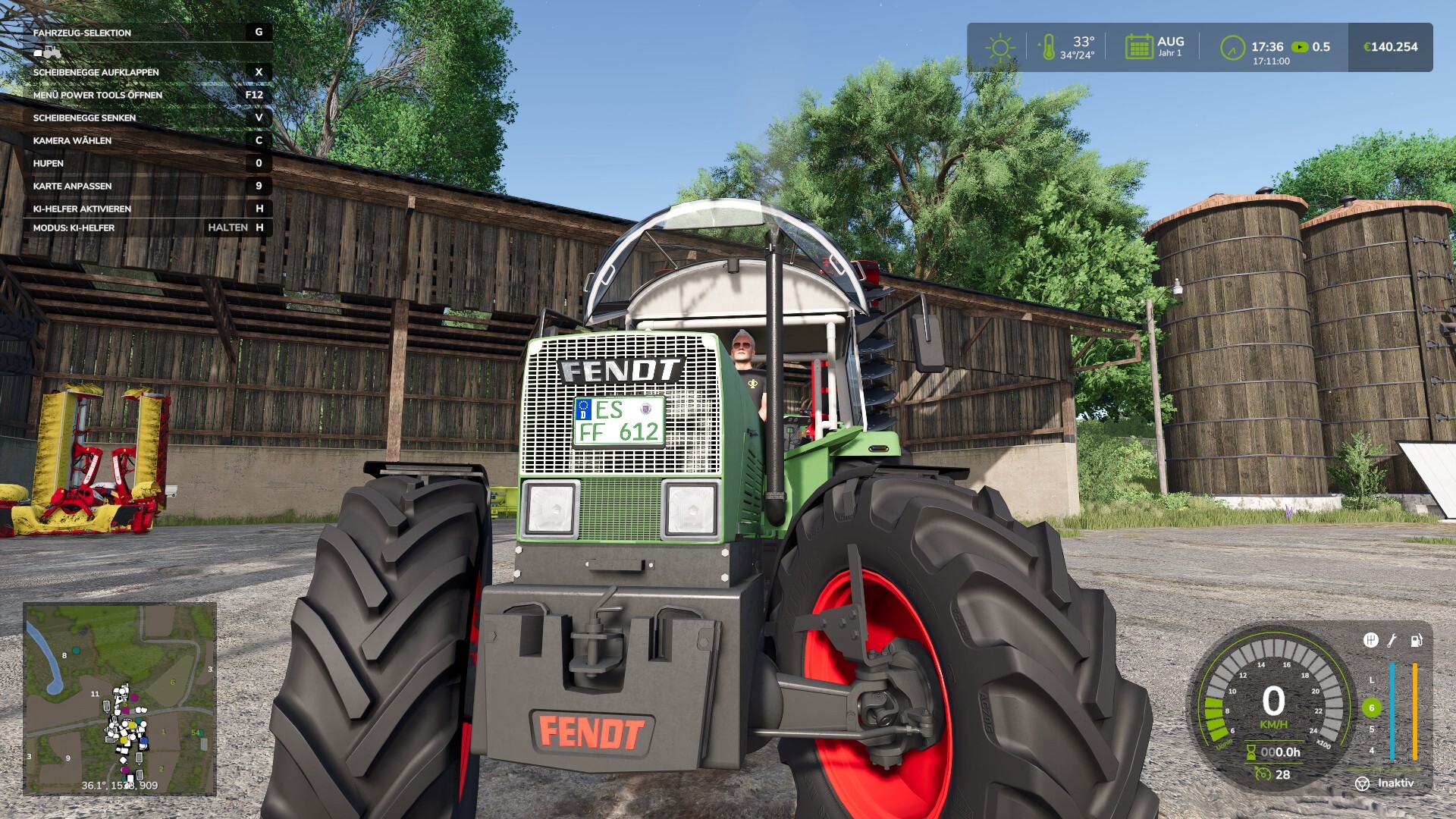
Task: Select the calendar icon beside AUG
Action: click(x=1138, y=47)
